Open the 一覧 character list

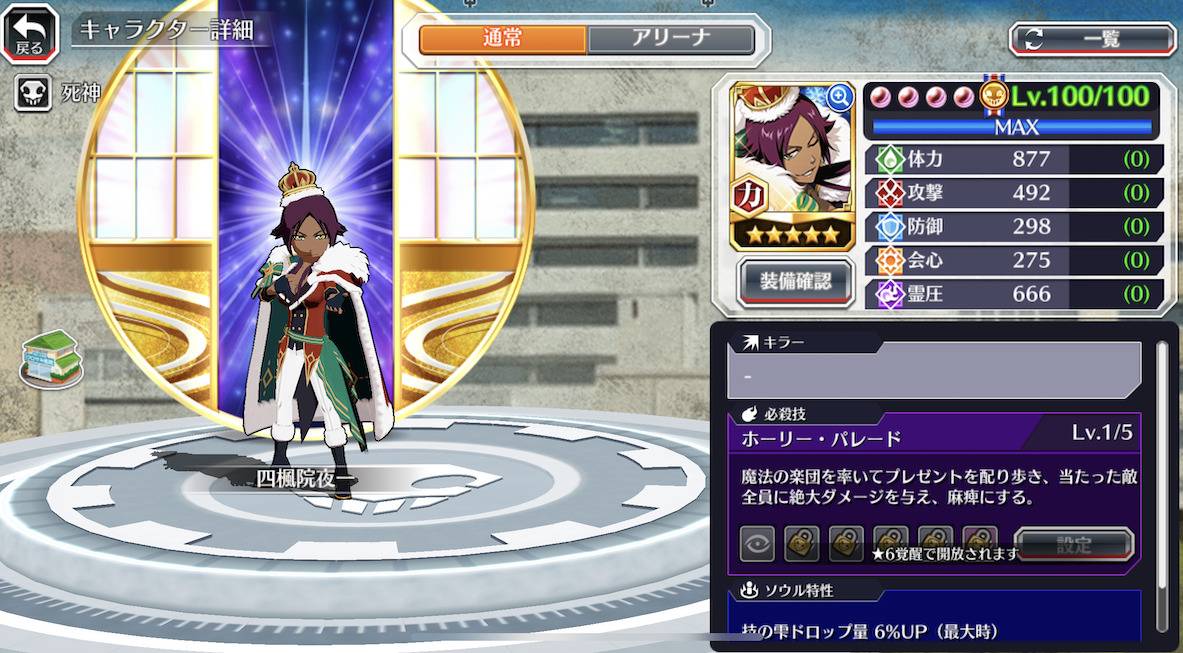(x=1092, y=39)
